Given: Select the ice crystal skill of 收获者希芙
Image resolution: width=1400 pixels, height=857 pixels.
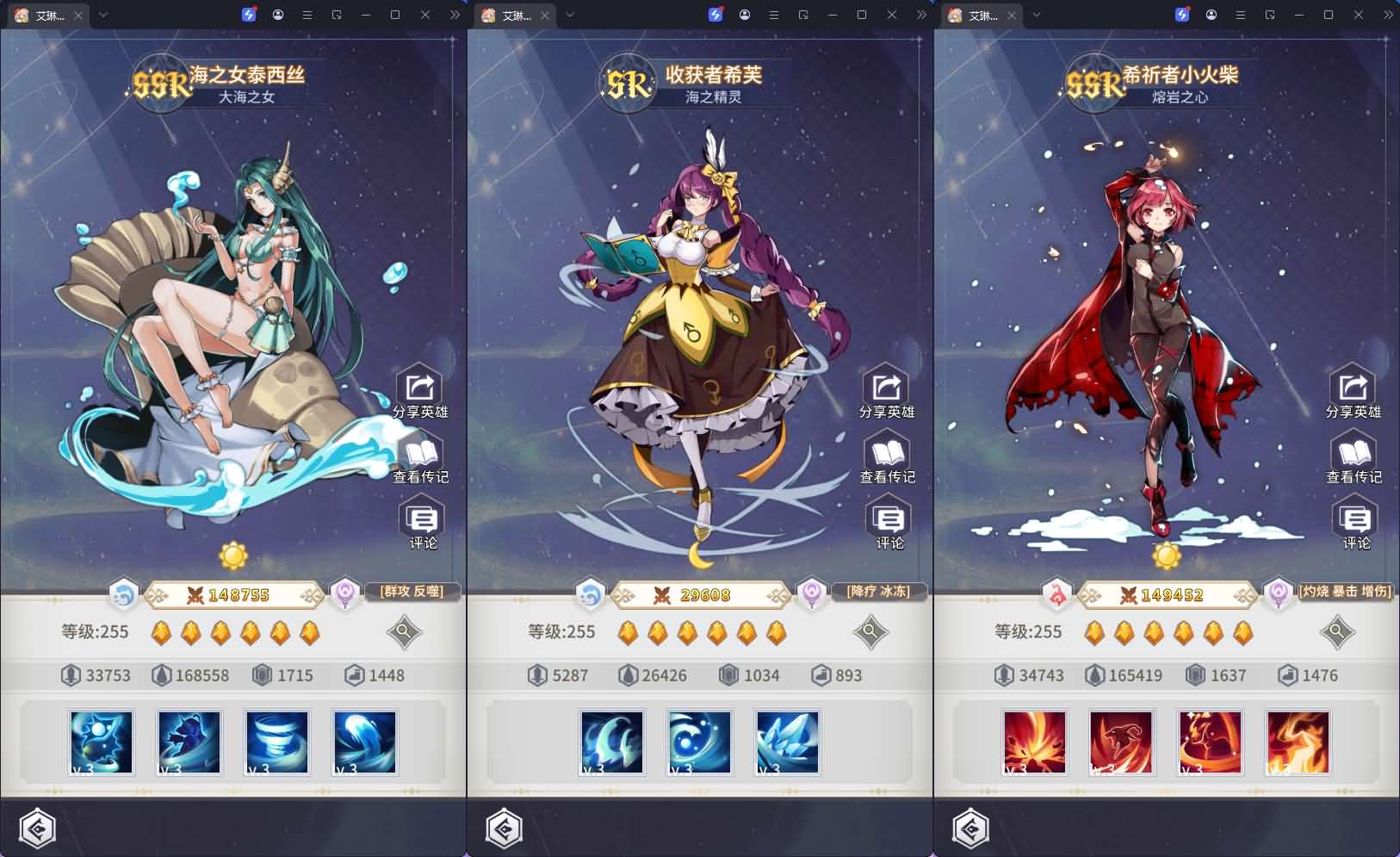Looking at the screenshot, I should 786,742.
